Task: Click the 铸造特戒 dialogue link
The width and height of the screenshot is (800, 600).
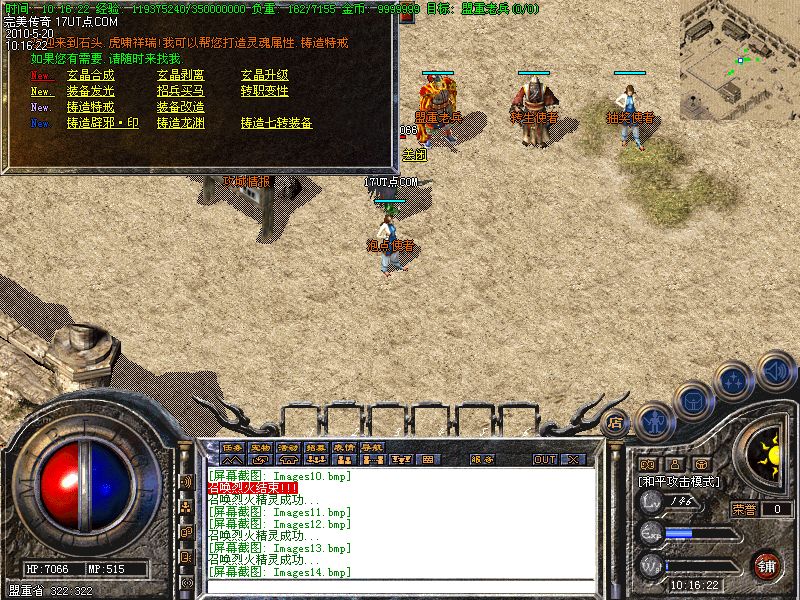Action: (90, 107)
